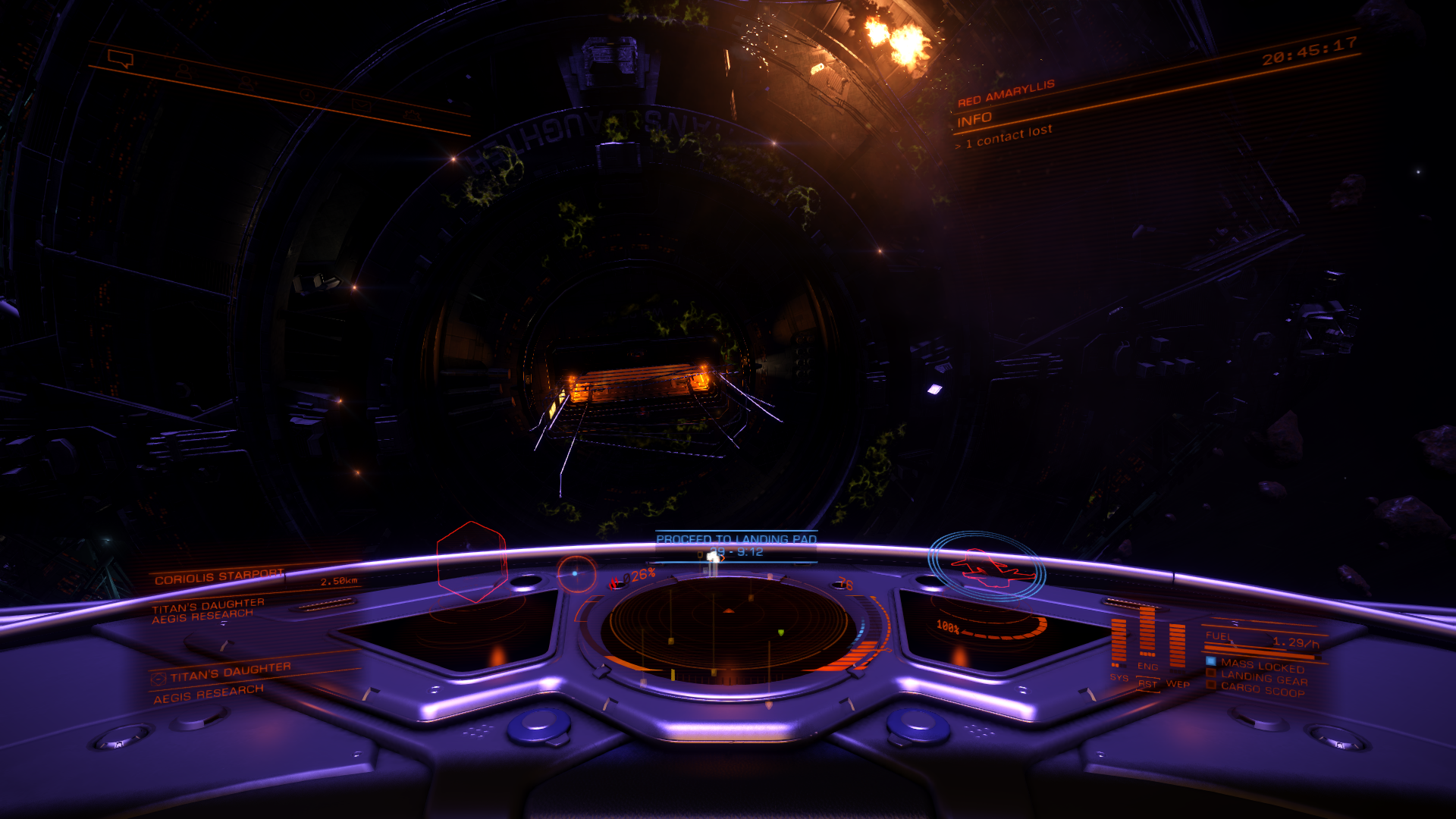Screen dimensions: 1456x819
Task: Enable the Landing Gear toggle
Action: (x=1210, y=673)
